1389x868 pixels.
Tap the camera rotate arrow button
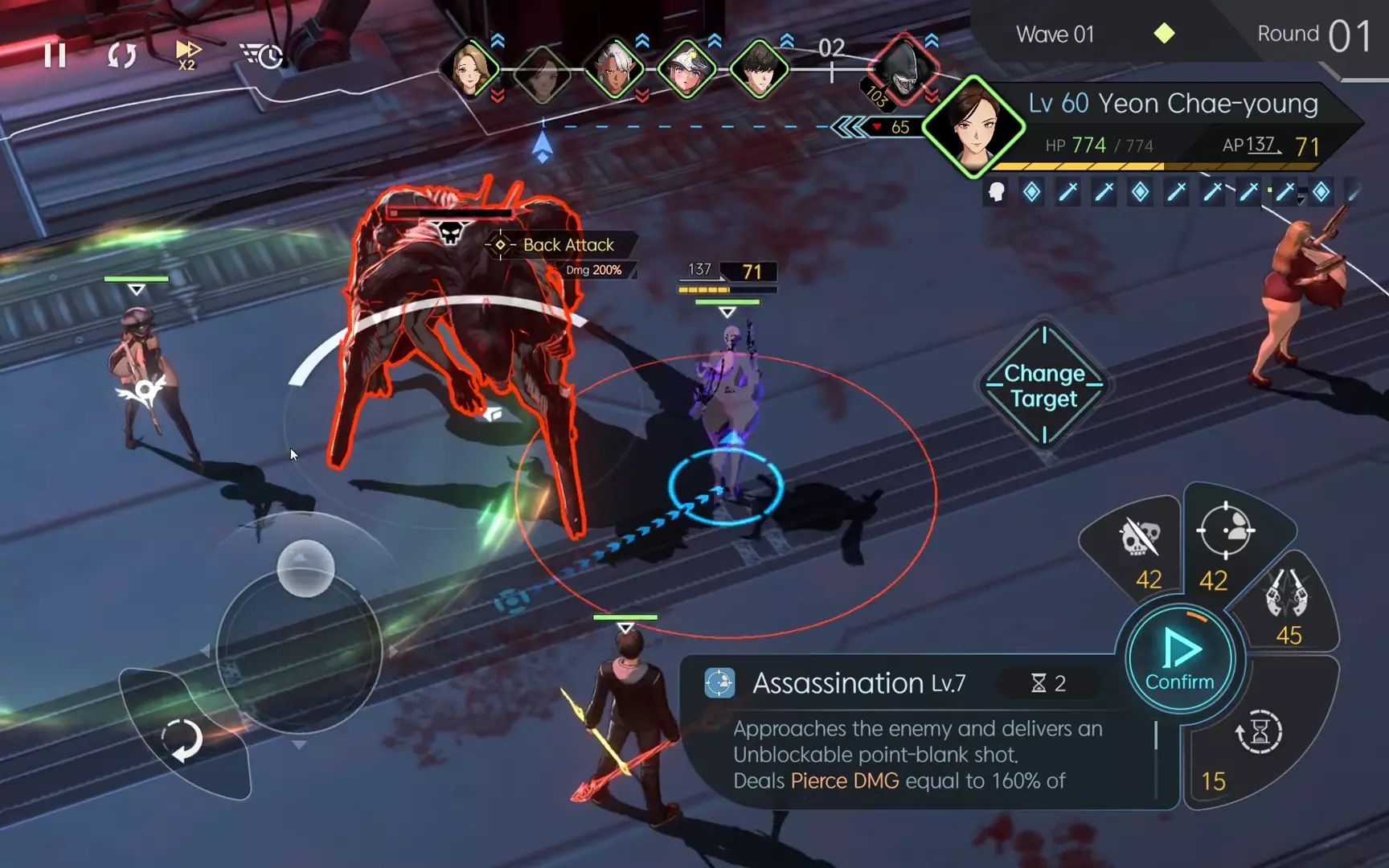pyautogui.click(x=182, y=739)
